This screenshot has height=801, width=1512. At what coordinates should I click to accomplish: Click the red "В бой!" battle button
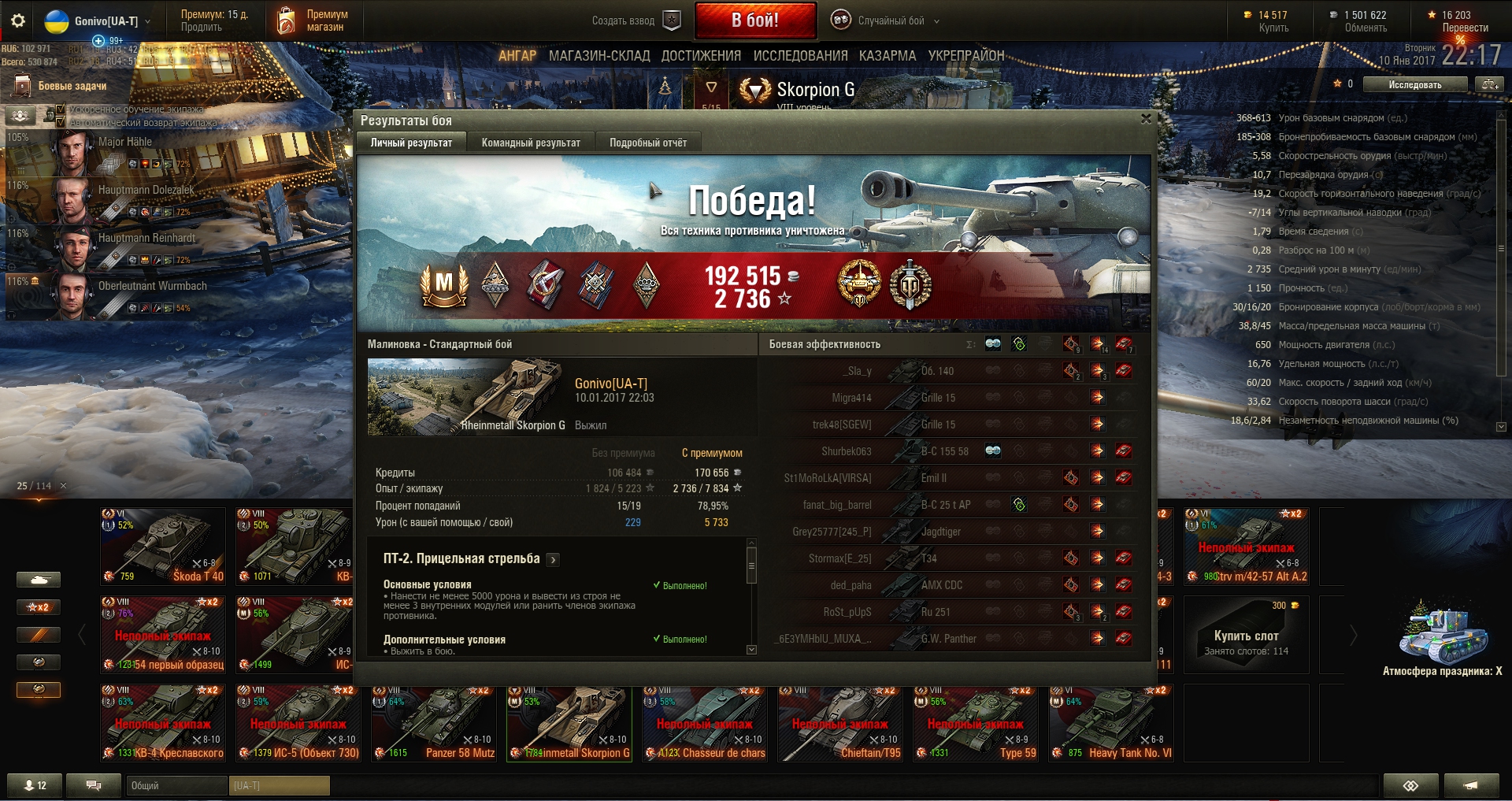pyautogui.click(x=754, y=20)
